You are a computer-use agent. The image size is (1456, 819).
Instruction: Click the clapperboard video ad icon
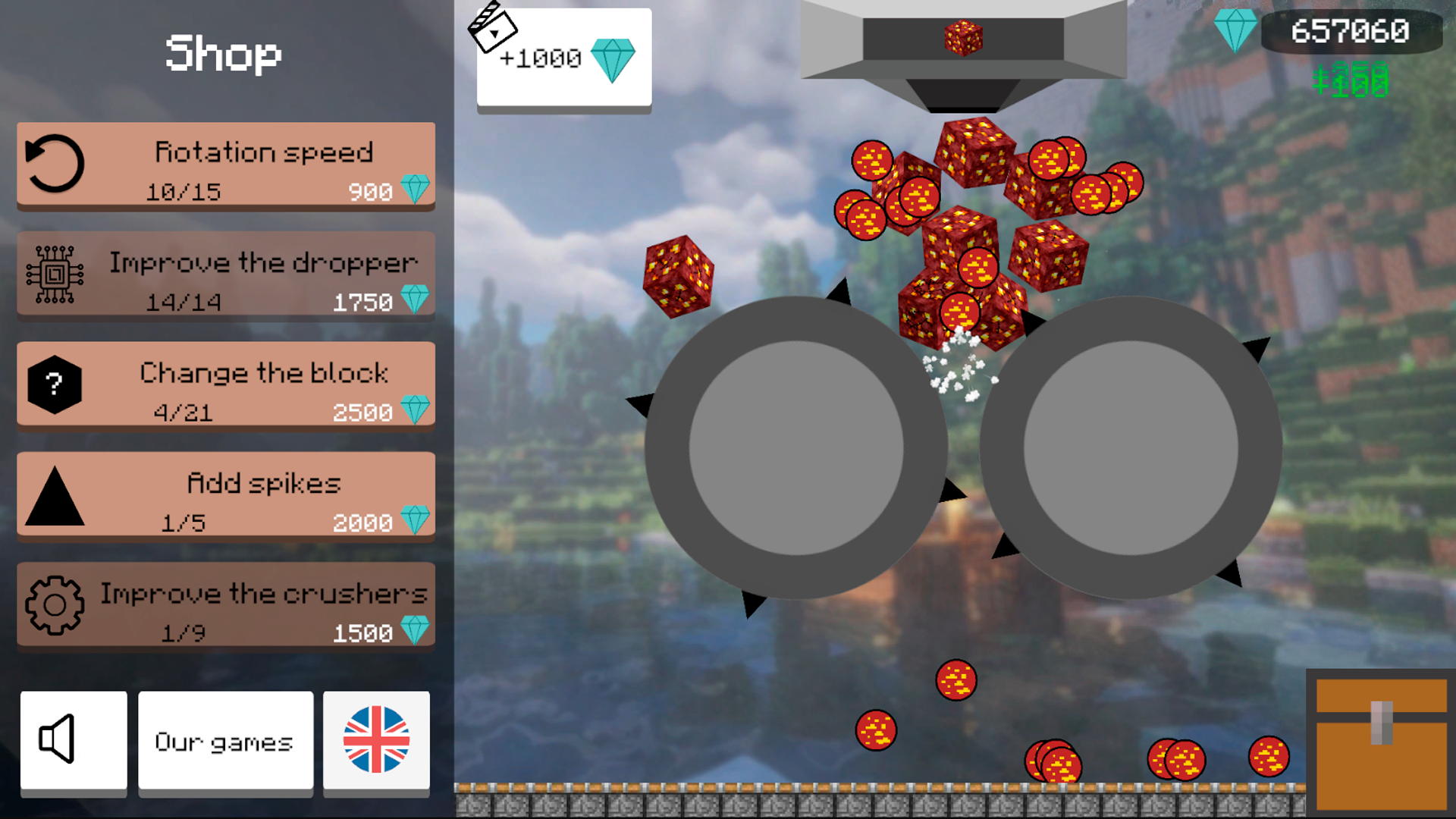point(494,29)
